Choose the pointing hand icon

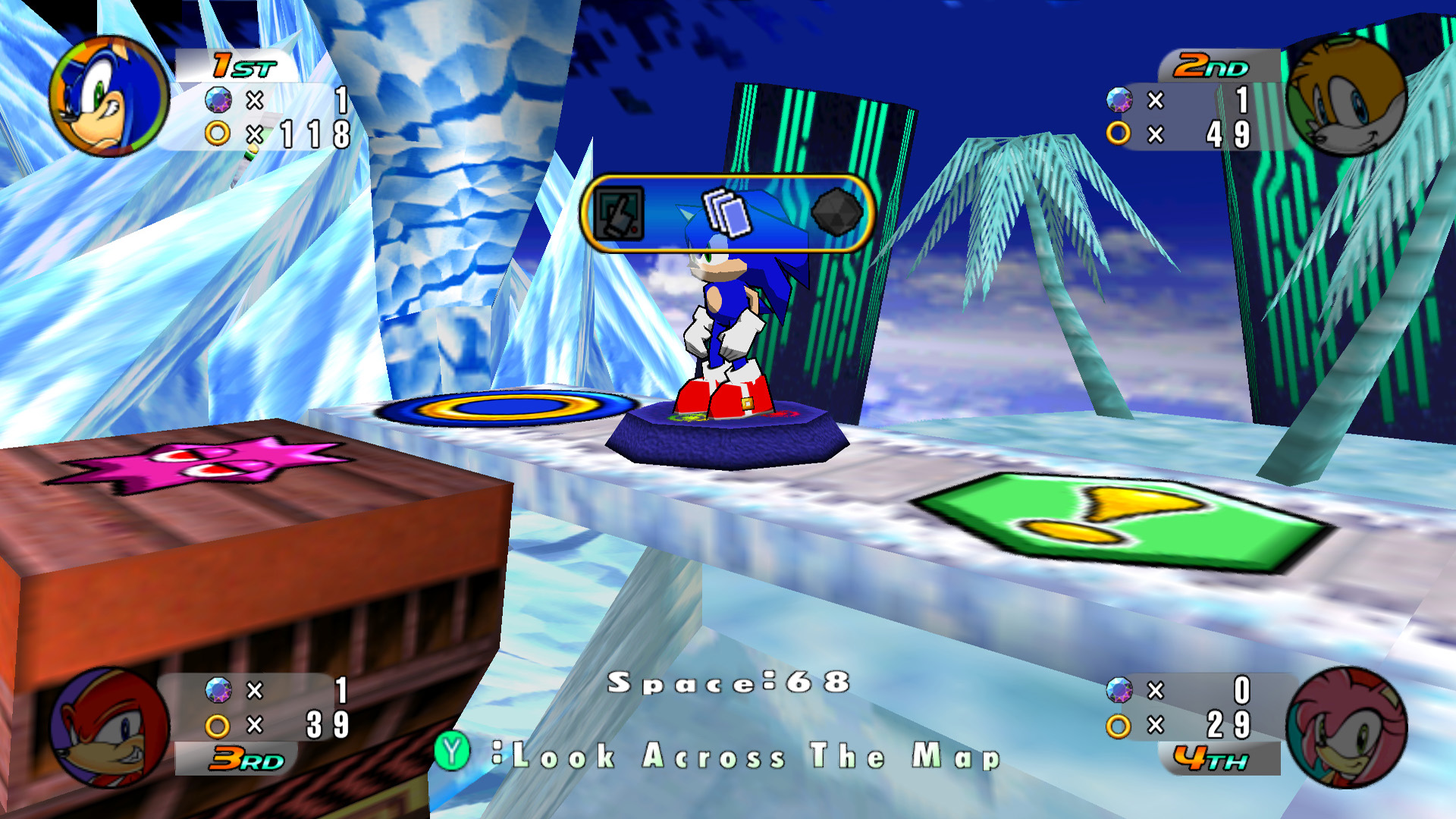619,214
